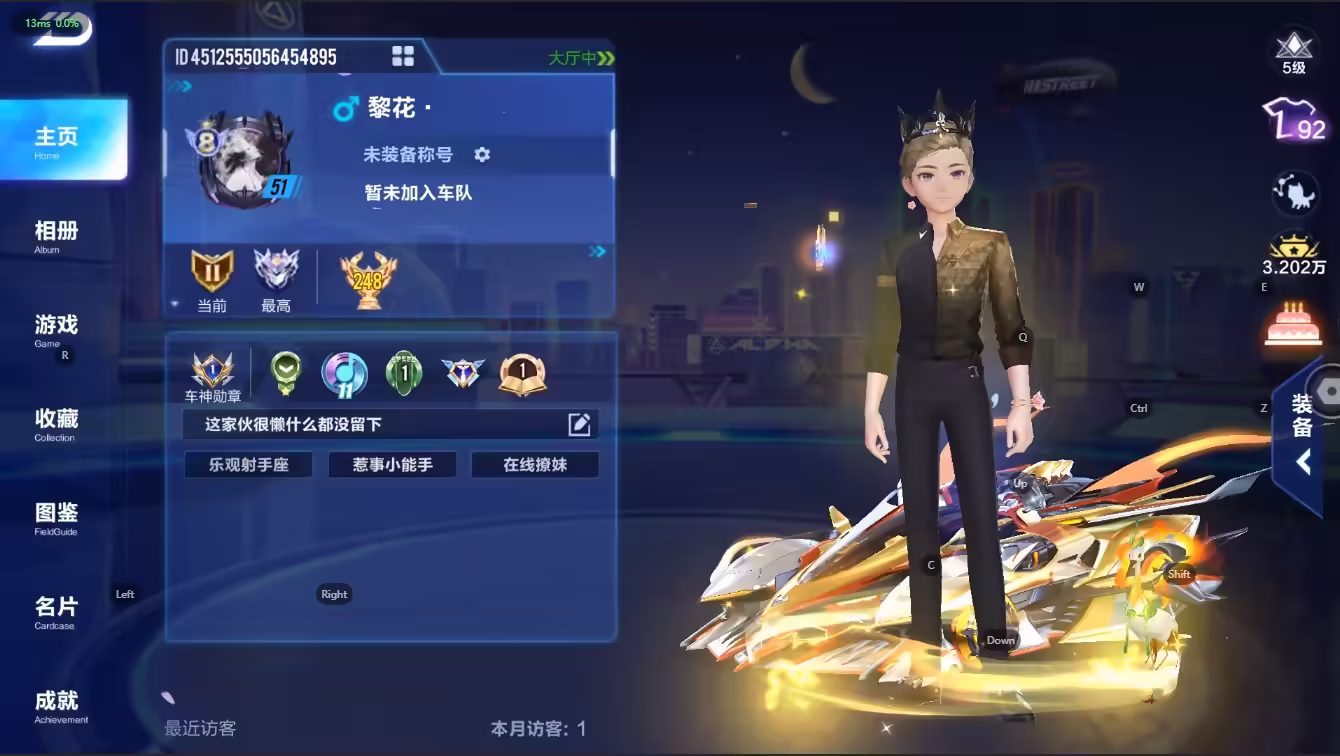Image resolution: width=1340 pixels, height=756 pixels.
Task: Open title settings gear next to 未装备称号
Action: click(482, 154)
